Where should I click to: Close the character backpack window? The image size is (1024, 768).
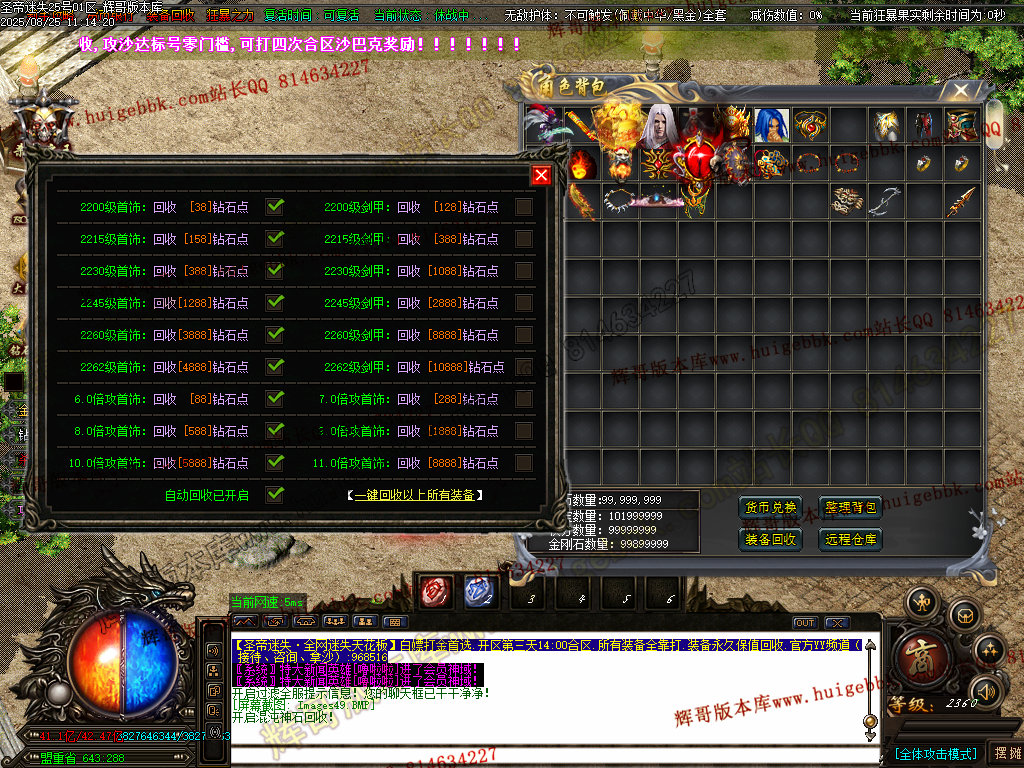point(961,91)
